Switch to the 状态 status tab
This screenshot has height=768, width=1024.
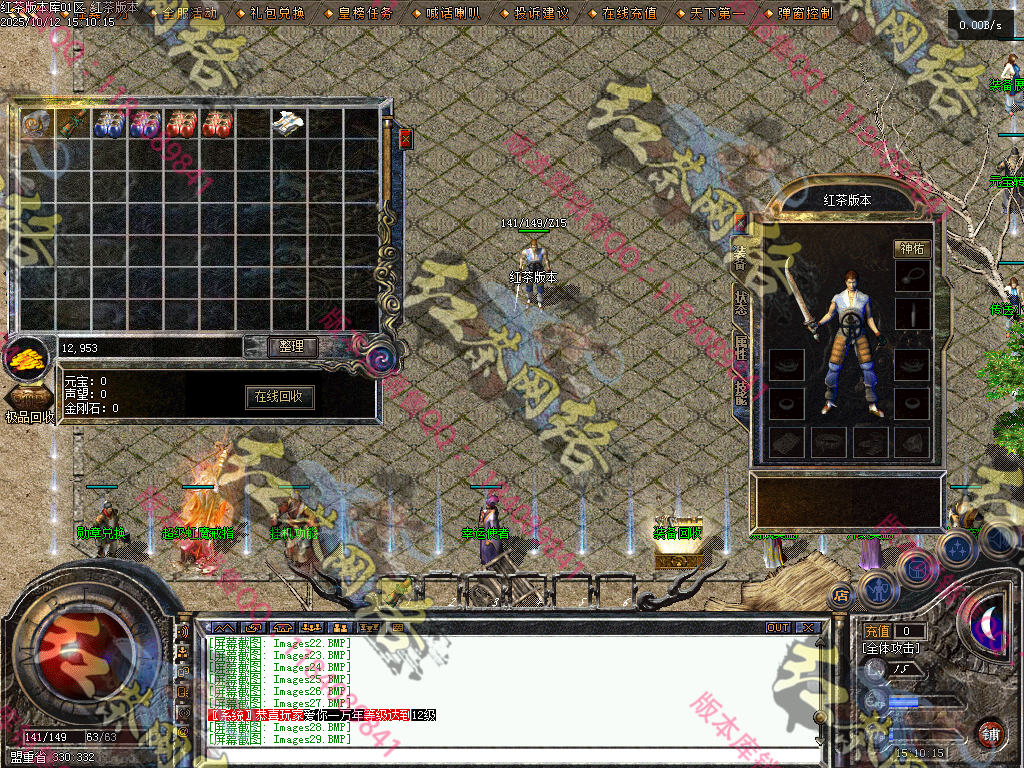pos(741,304)
